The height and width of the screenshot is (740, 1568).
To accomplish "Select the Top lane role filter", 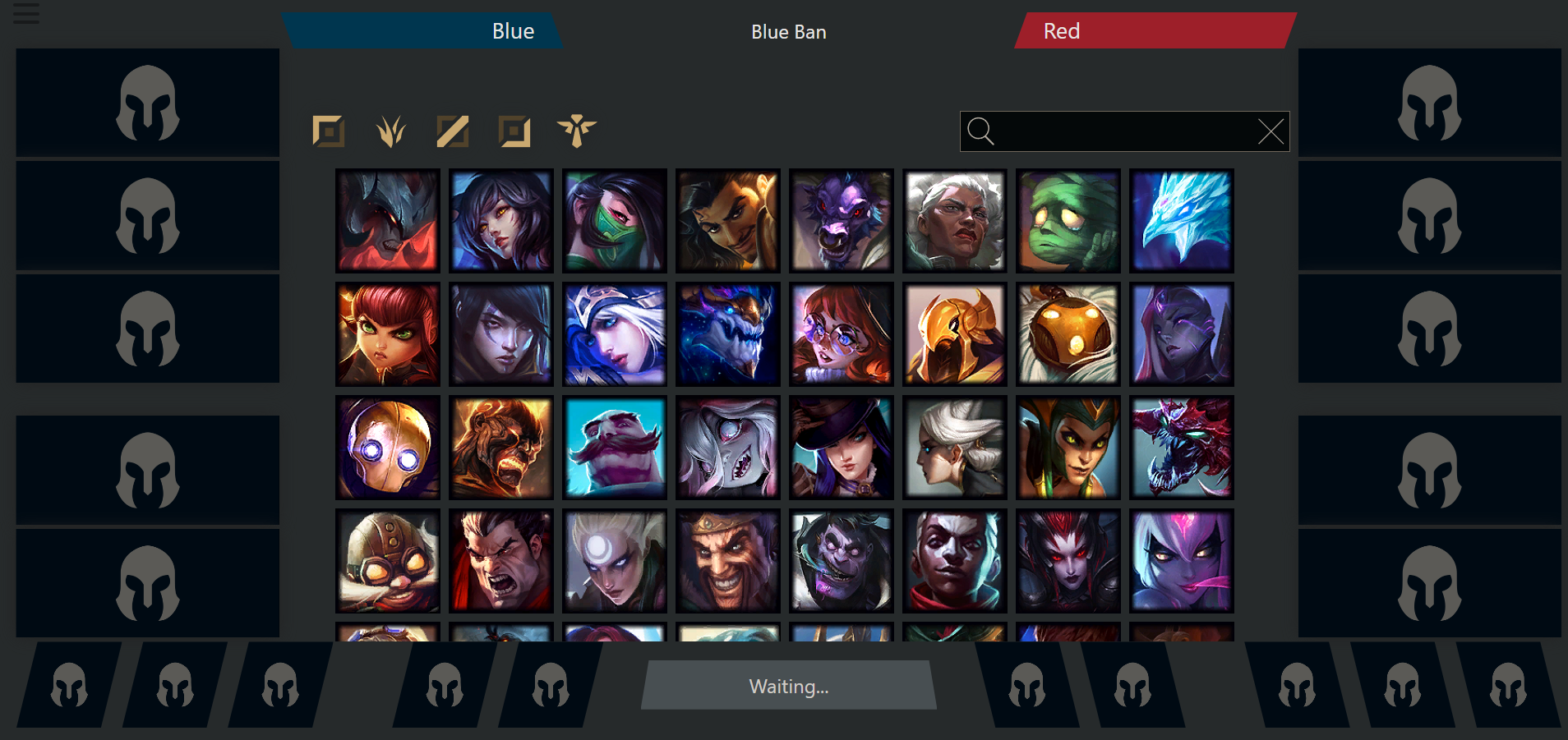I will click(x=329, y=131).
